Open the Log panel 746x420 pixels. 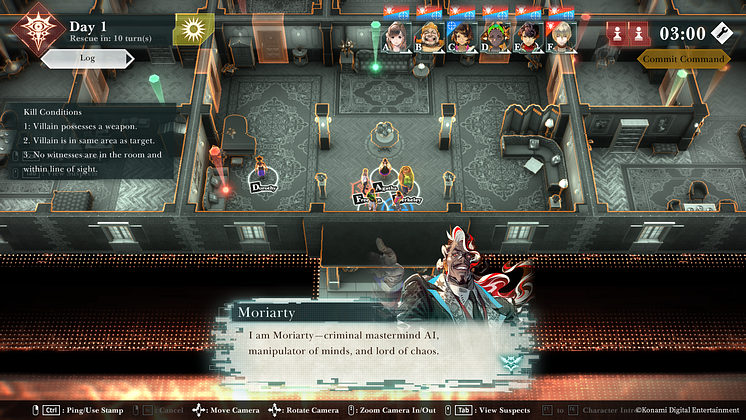pos(87,58)
